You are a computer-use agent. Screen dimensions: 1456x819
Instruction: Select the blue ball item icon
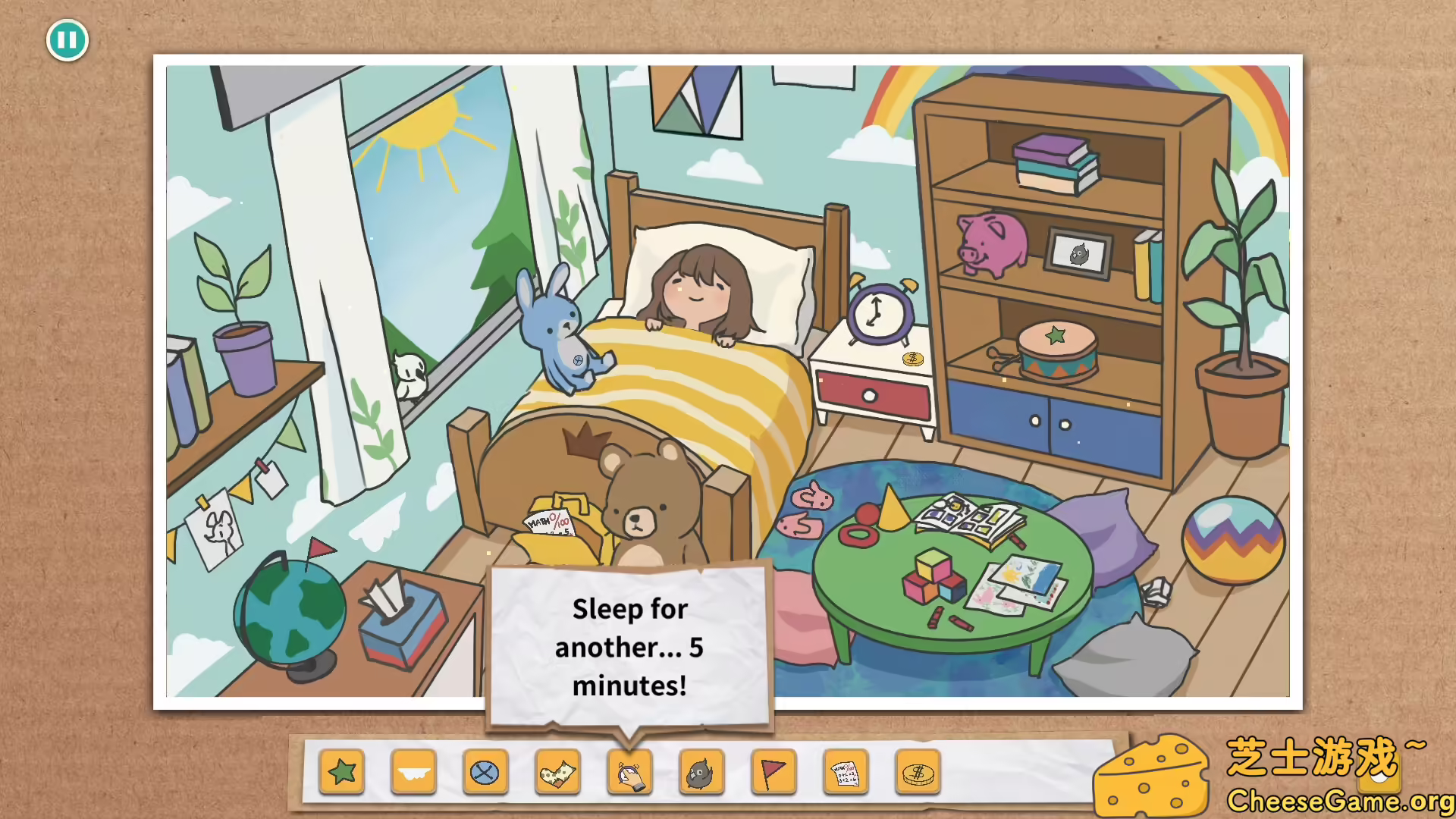point(485,772)
